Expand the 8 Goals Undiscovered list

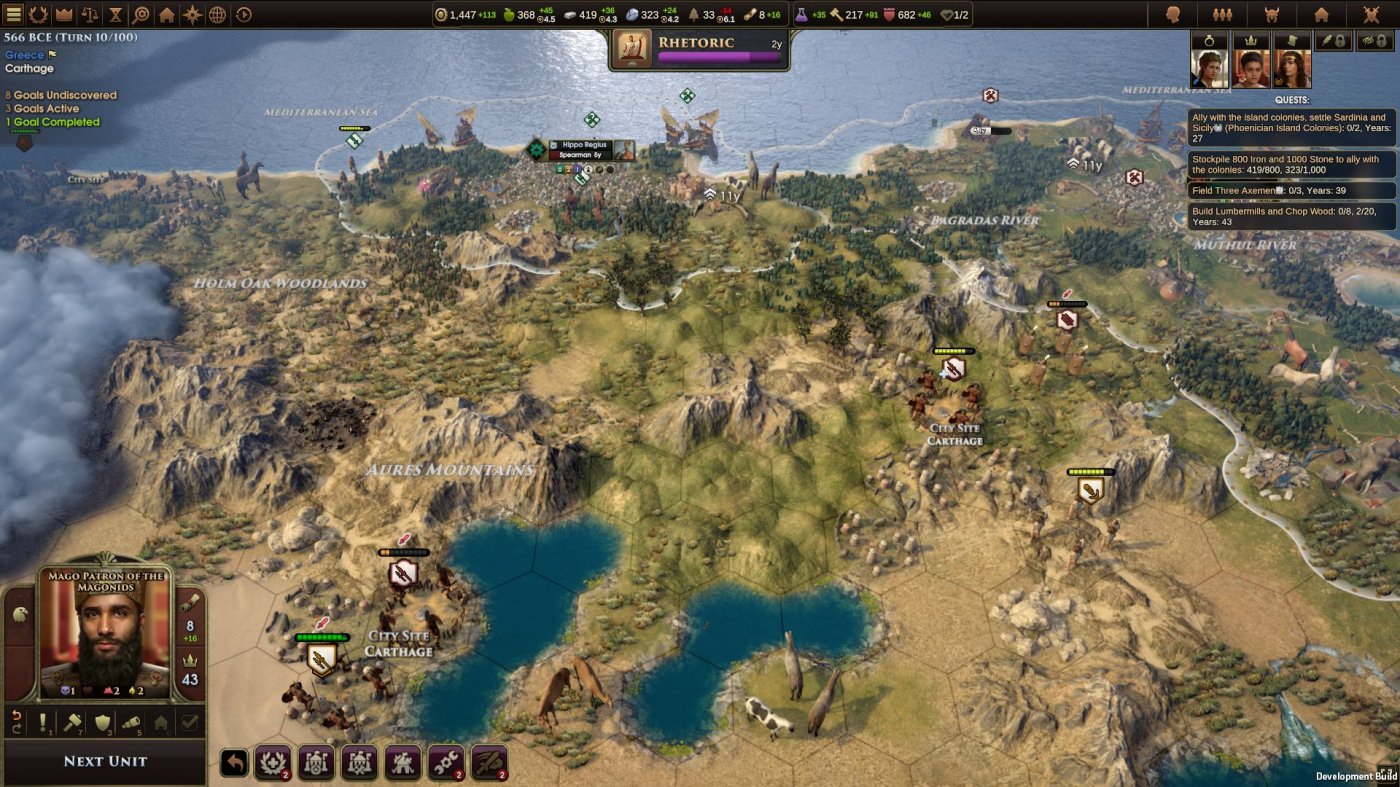62,94
